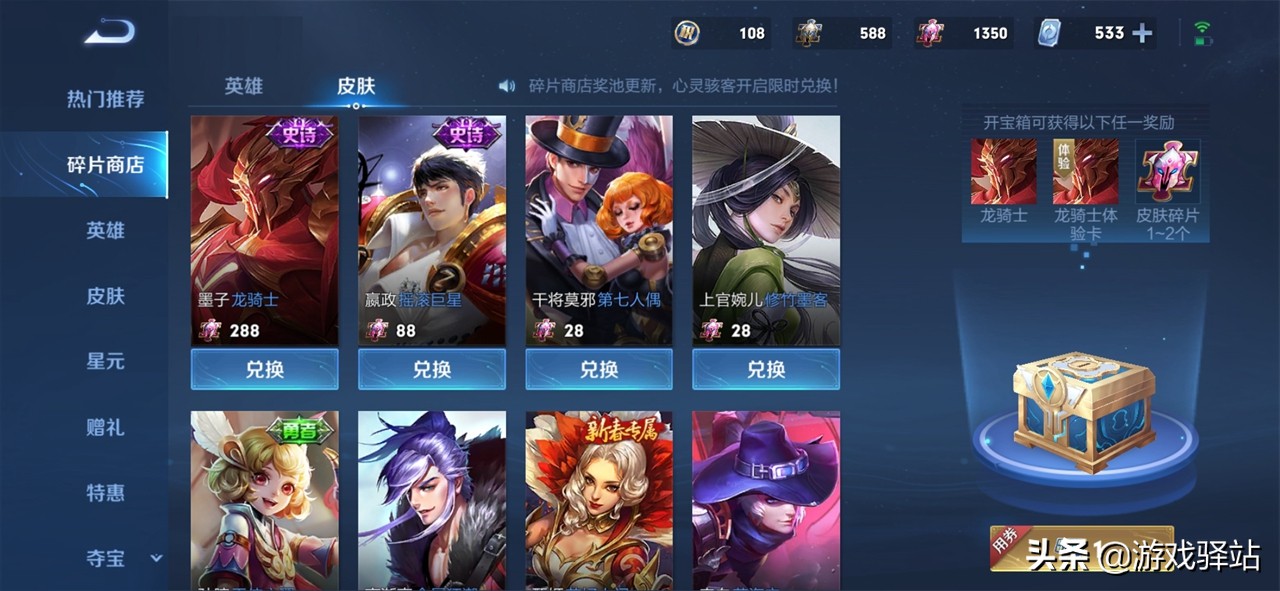
Task: Open the 特惠 side menu entry
Action: click(x=105, y=492)
